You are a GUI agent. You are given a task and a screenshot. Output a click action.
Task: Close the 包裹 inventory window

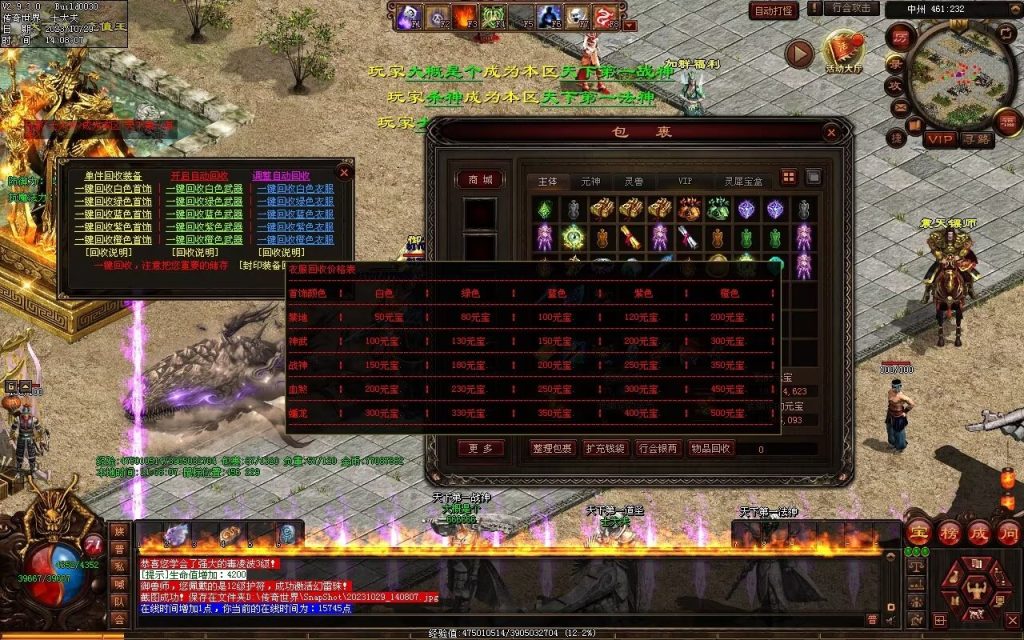tap(831, 132)
